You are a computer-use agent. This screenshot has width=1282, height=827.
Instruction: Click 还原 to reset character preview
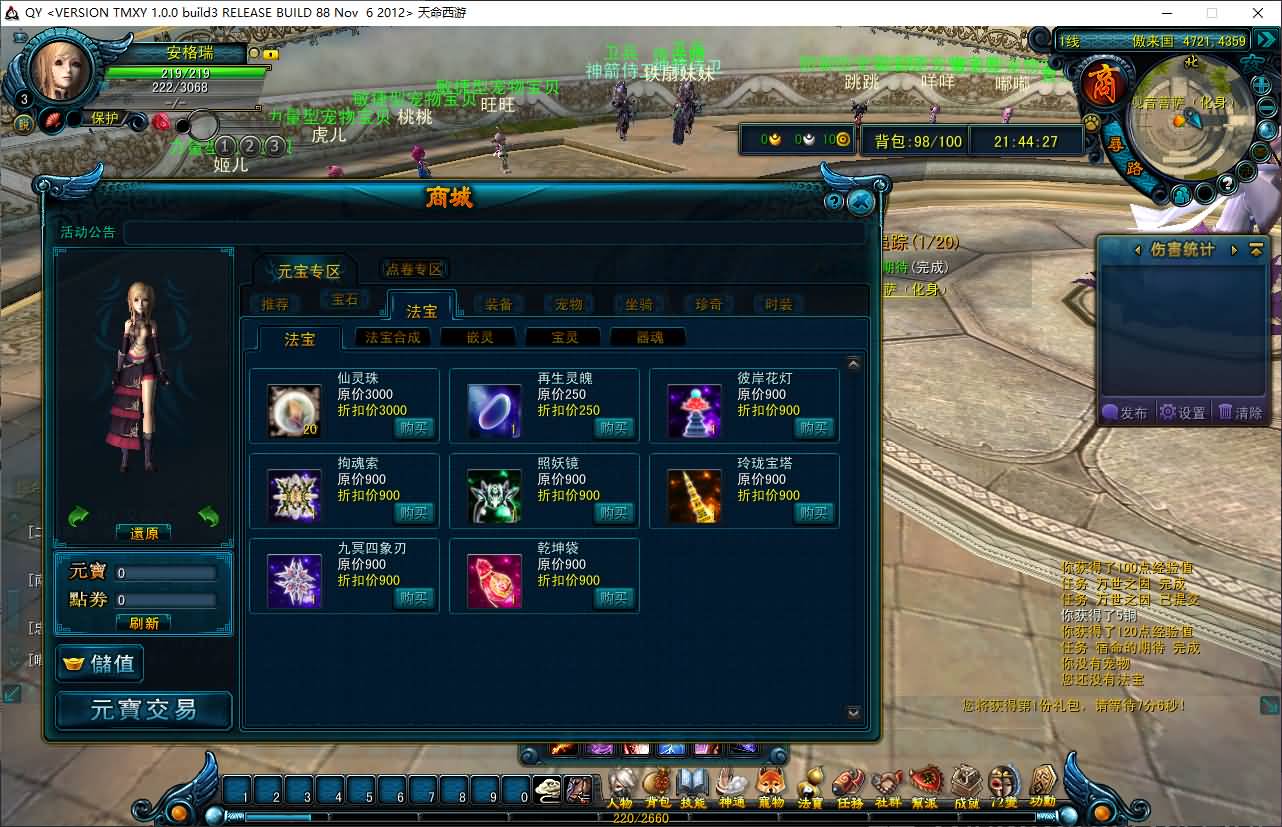coord(144,533)
